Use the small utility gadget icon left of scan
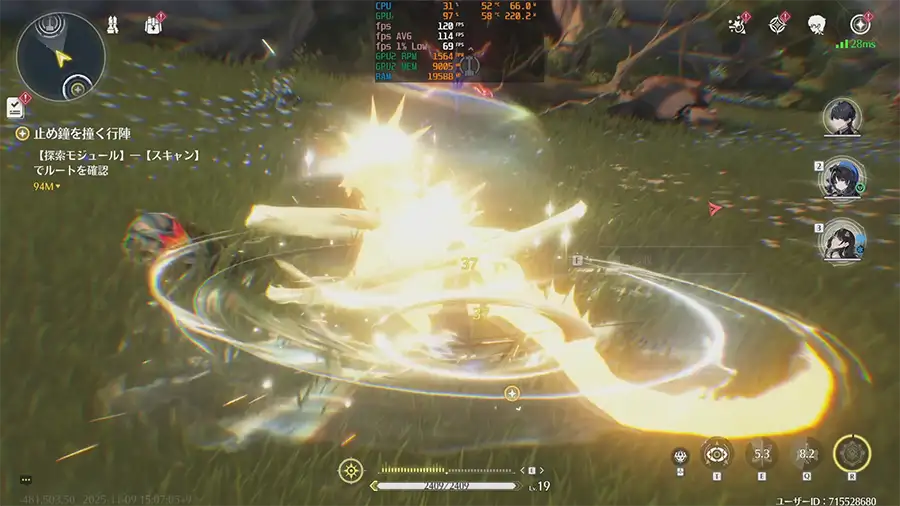Screen dimensions: 900x506 click(682, 455)
